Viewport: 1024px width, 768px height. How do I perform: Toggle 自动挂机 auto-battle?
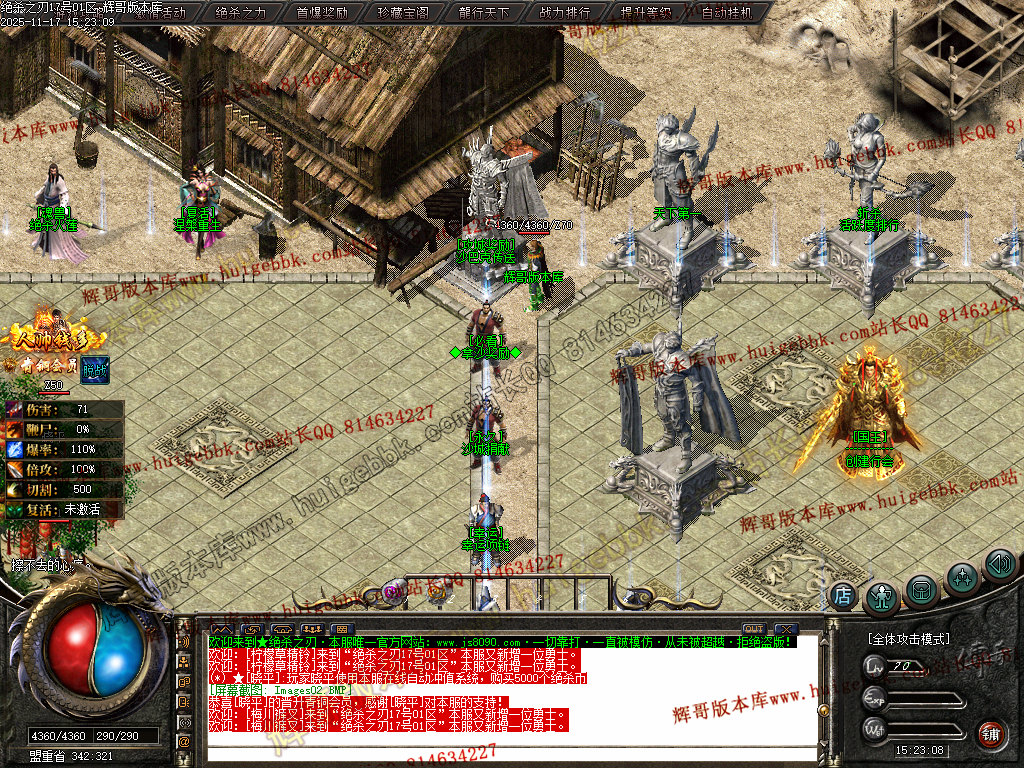click(x=728, y=13)
